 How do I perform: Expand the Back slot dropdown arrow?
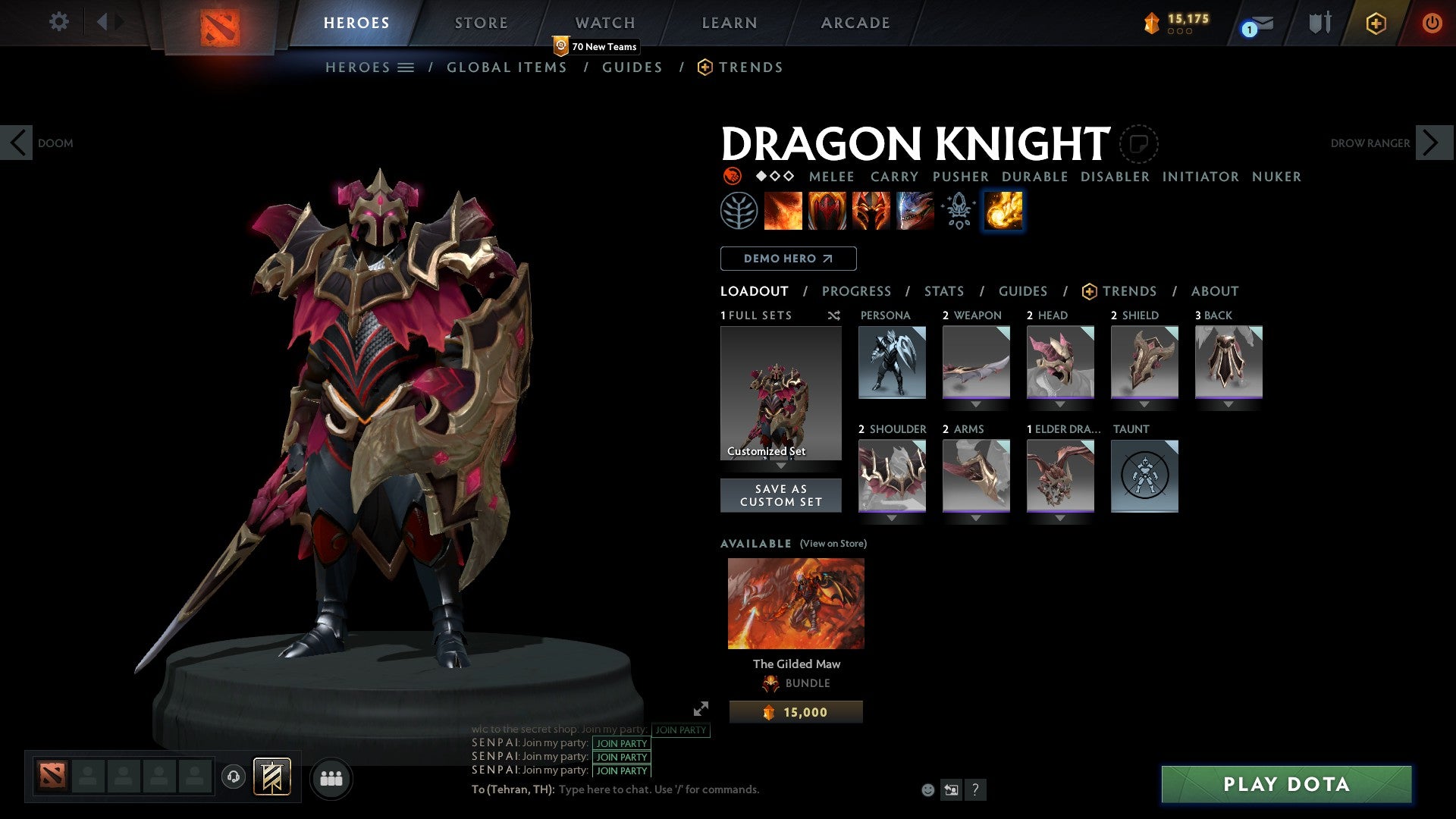click(1228, 404)
